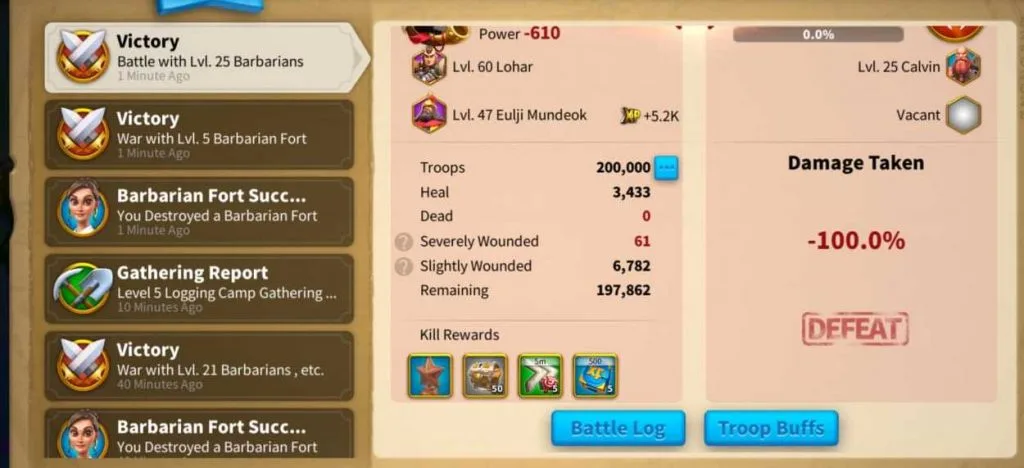This screenshot has width=1024, height=468.
Task: Open Barbarian Fort Success report from 1 minute ago
Action: pos(200,212)
